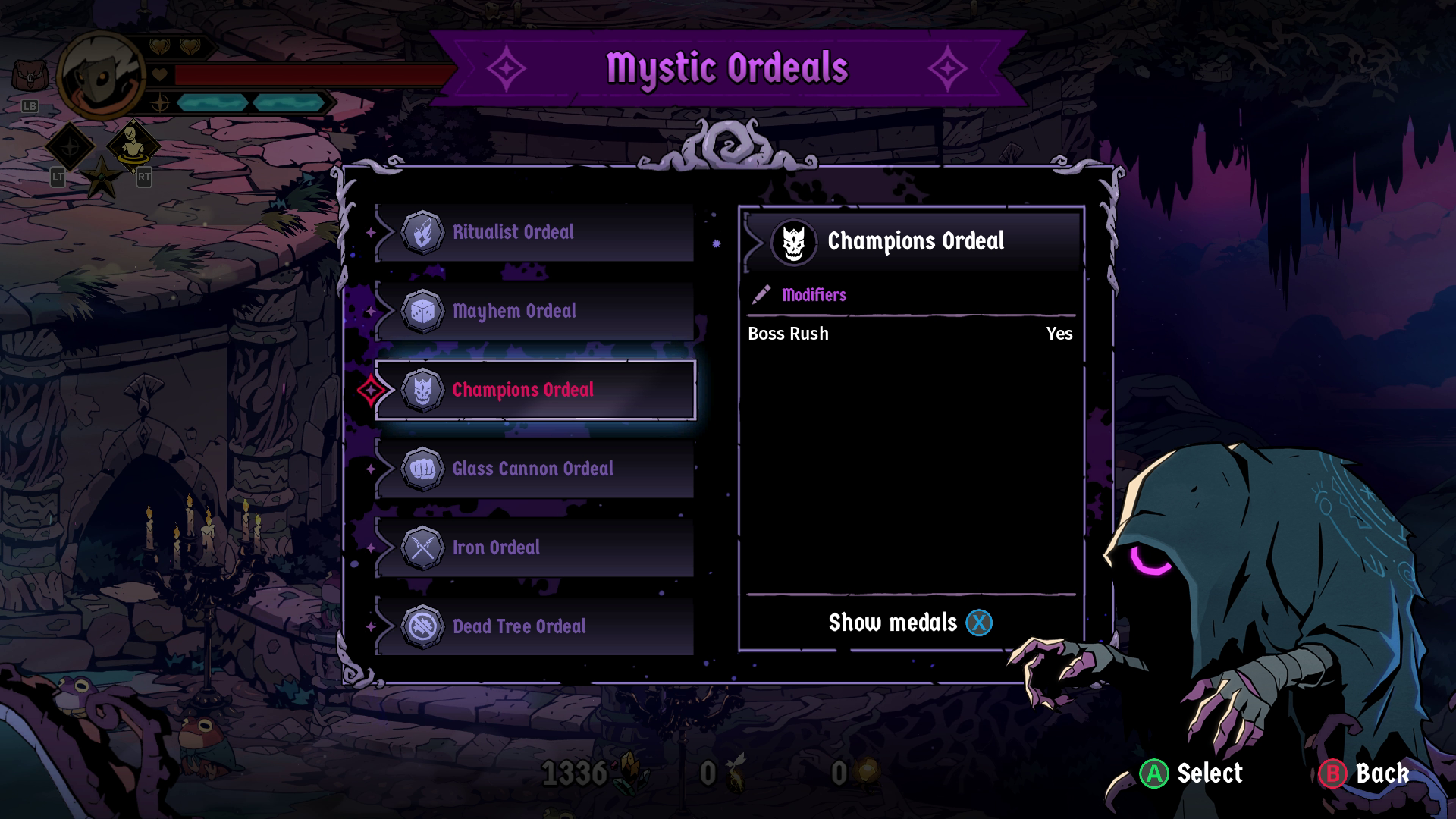Screen dimensions: 1456x819
Task: Open the Glass Cannon Ordeal
Action: (534, 469)
